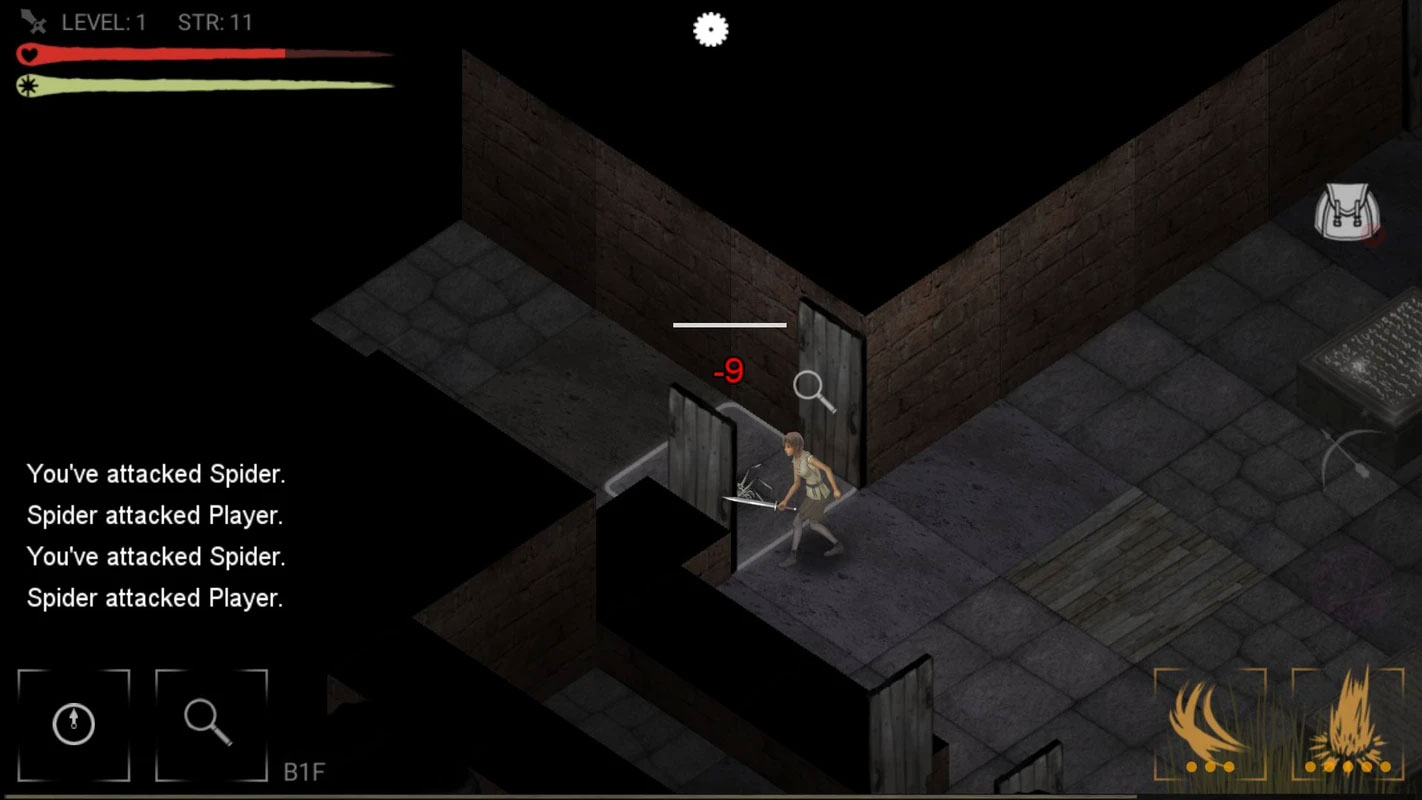Tap the compass icon button
This screenshot has height=800, width=1422.
point(74,724)
